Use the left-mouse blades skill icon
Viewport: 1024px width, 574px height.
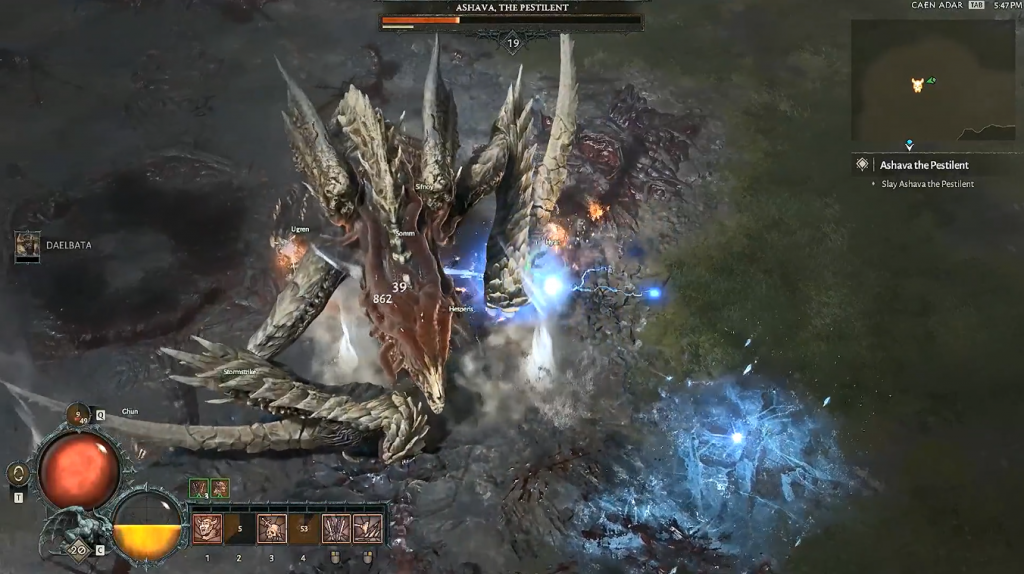(335, 528)
